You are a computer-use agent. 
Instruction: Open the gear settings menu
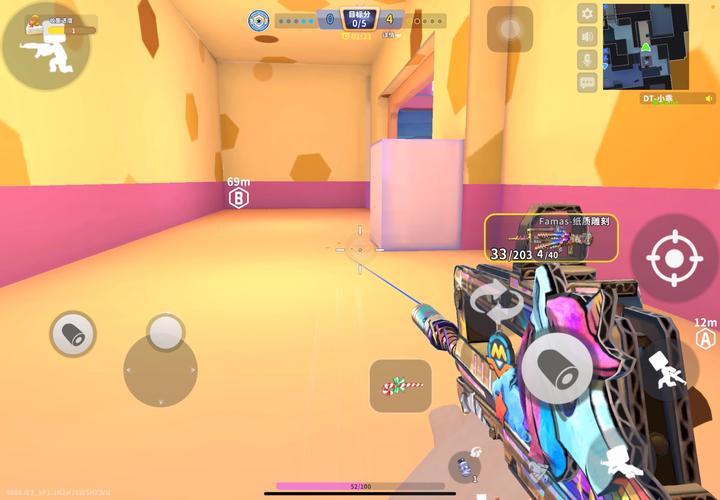(587, 14)
